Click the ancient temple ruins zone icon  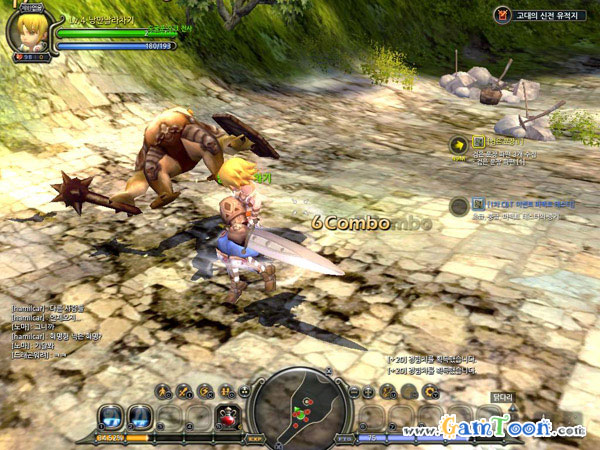pyautogui.click(x=501, y=15)
